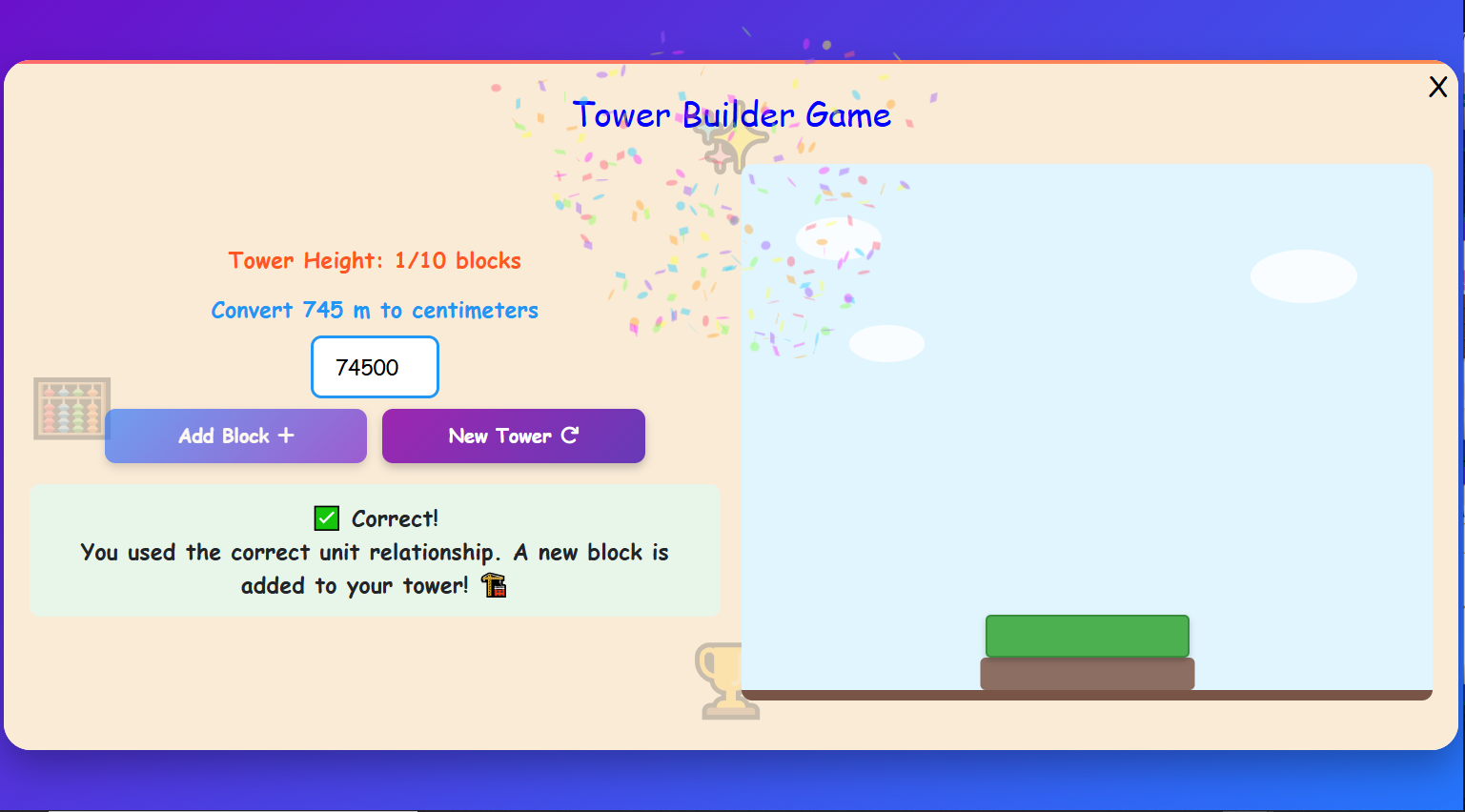Click the hammer emoji in the success message
The width and height of the screenshot is (1465, 812).
(494, 585)
